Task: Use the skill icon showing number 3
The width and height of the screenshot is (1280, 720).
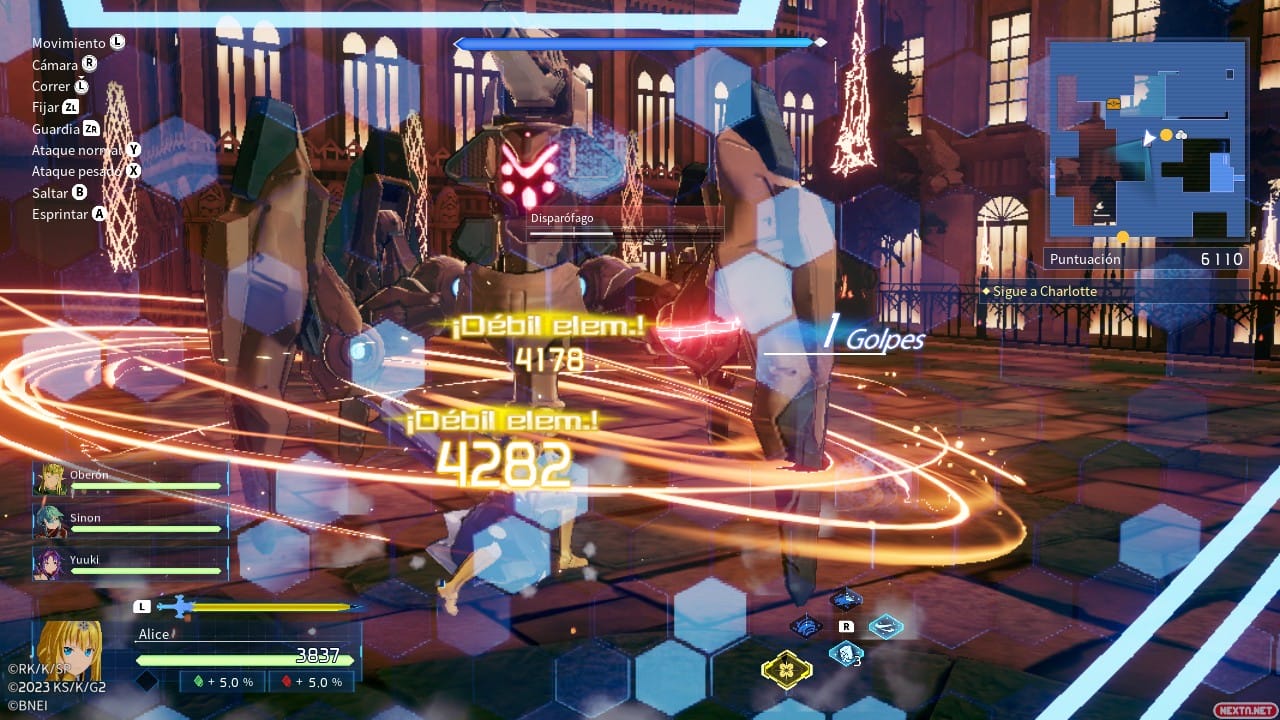Action: coord(847,655)
